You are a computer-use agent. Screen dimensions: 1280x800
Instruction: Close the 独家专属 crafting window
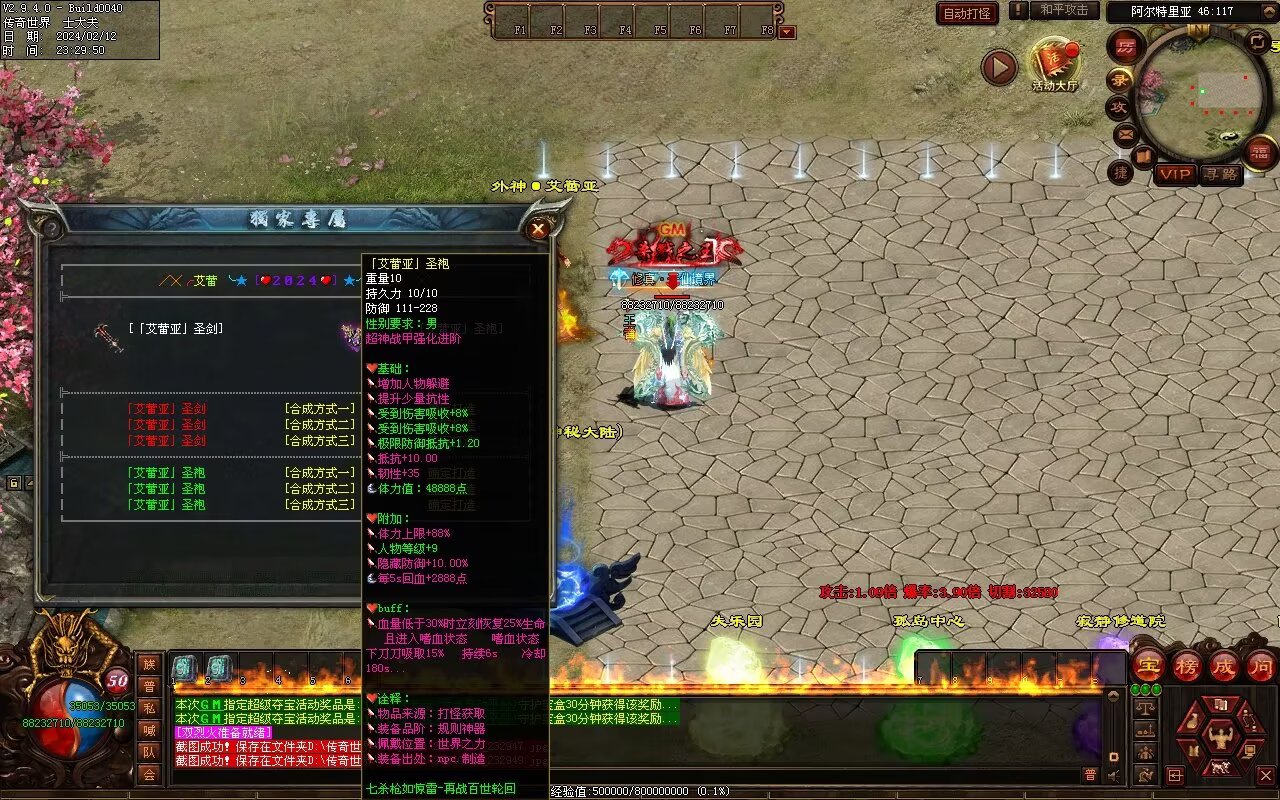[539, 229]
